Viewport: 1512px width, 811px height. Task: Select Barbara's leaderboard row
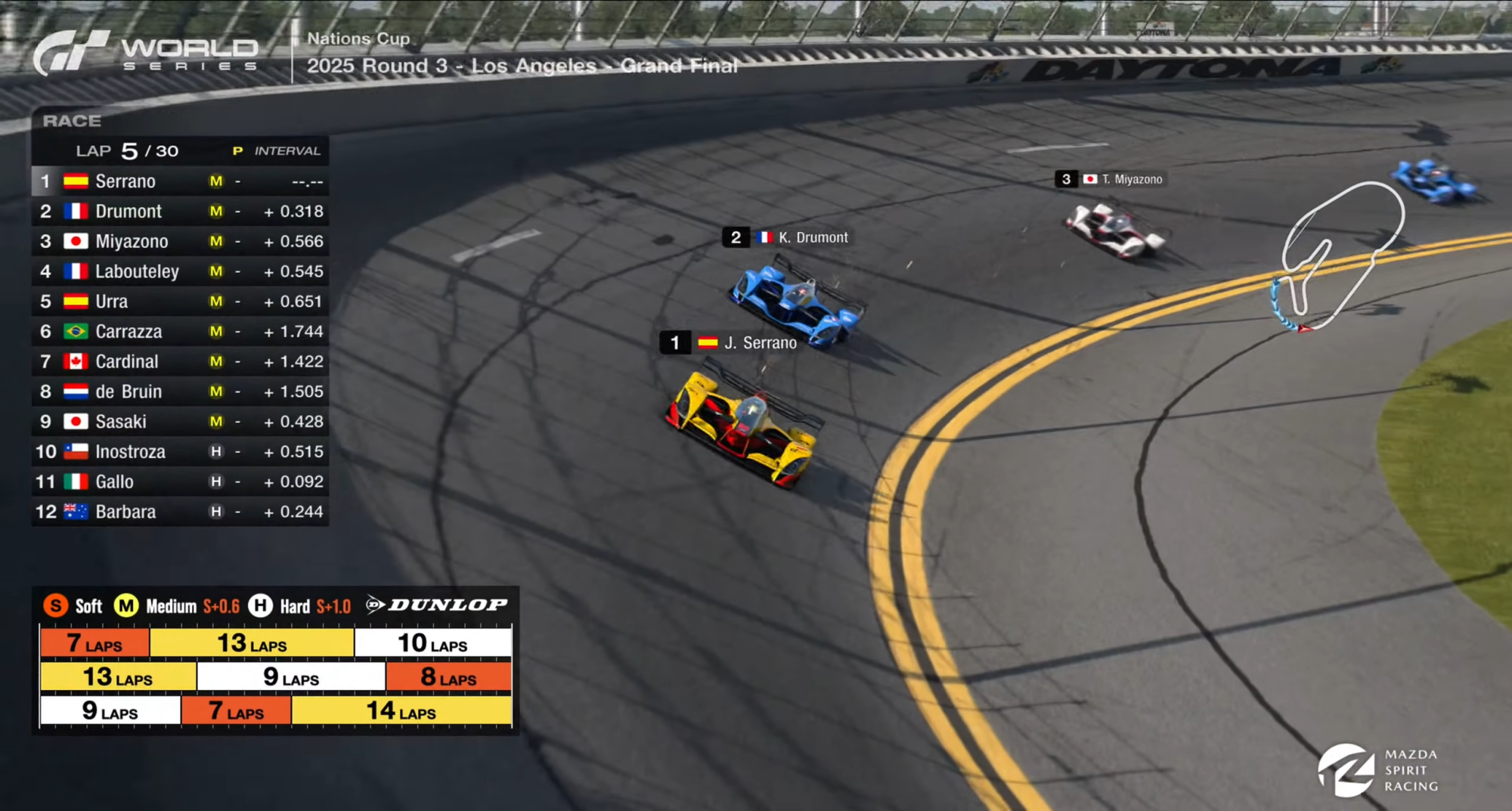click(x=180, y=512)
